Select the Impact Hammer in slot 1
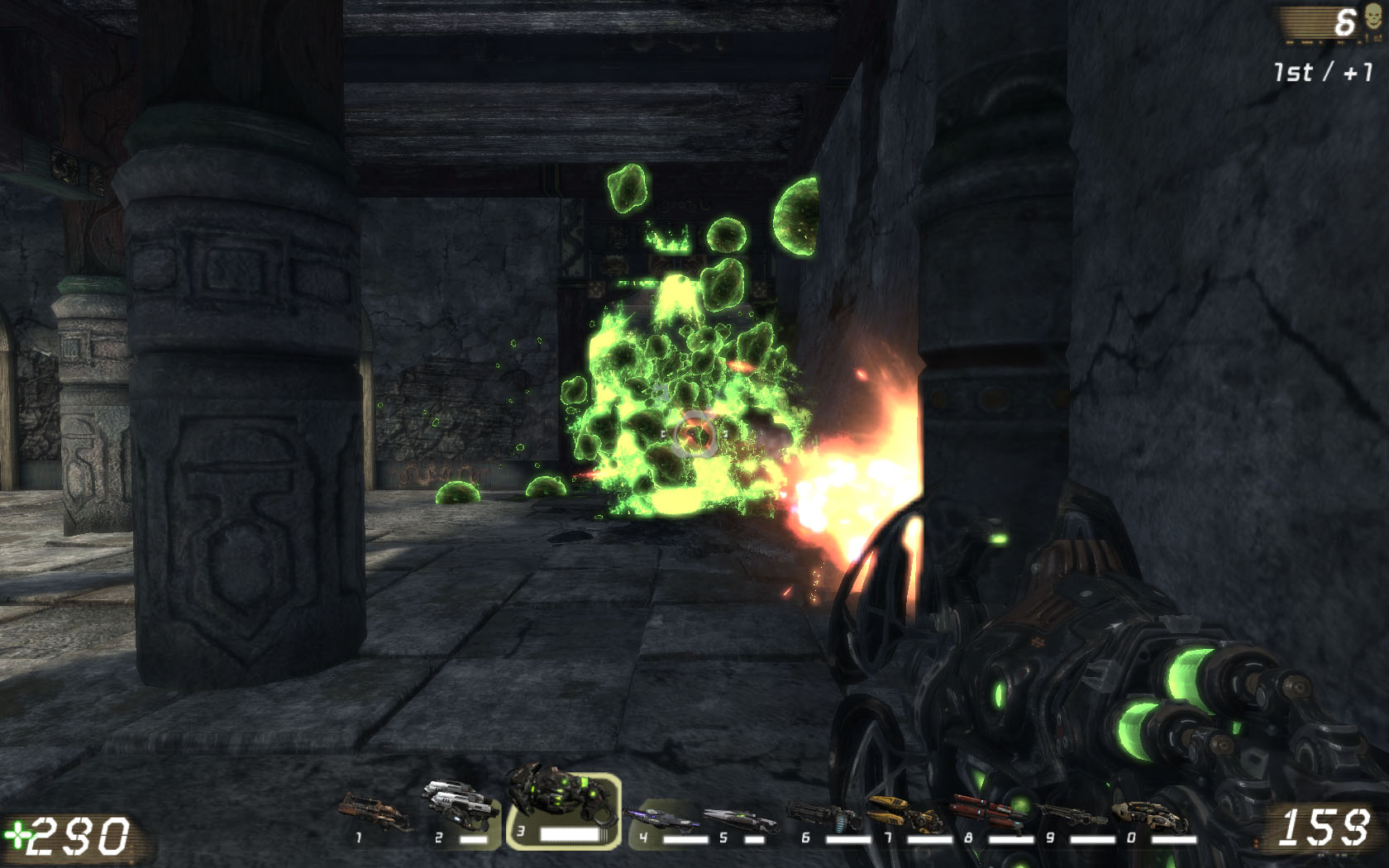 376,813
